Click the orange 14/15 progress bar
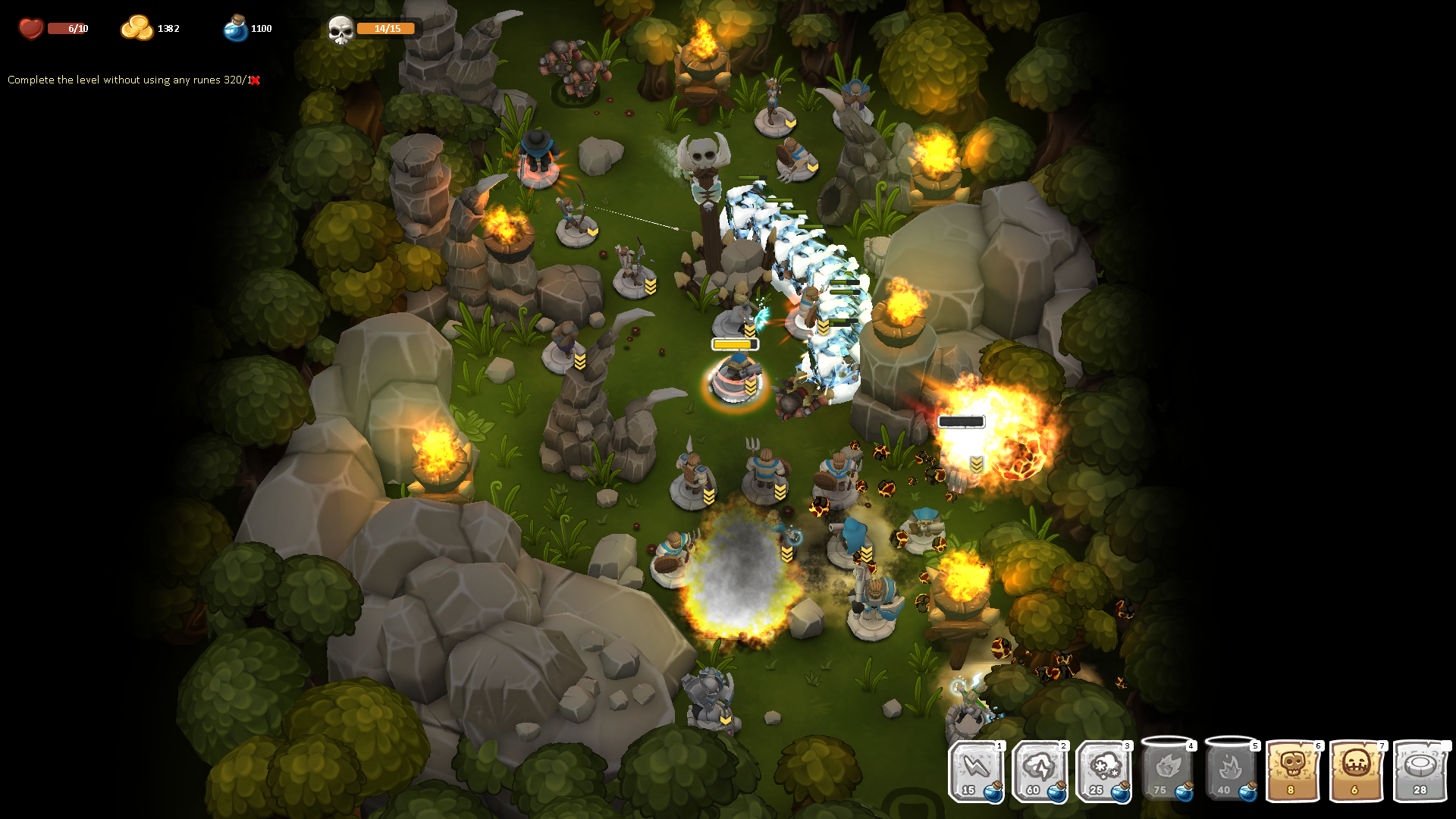 point(385,28)
